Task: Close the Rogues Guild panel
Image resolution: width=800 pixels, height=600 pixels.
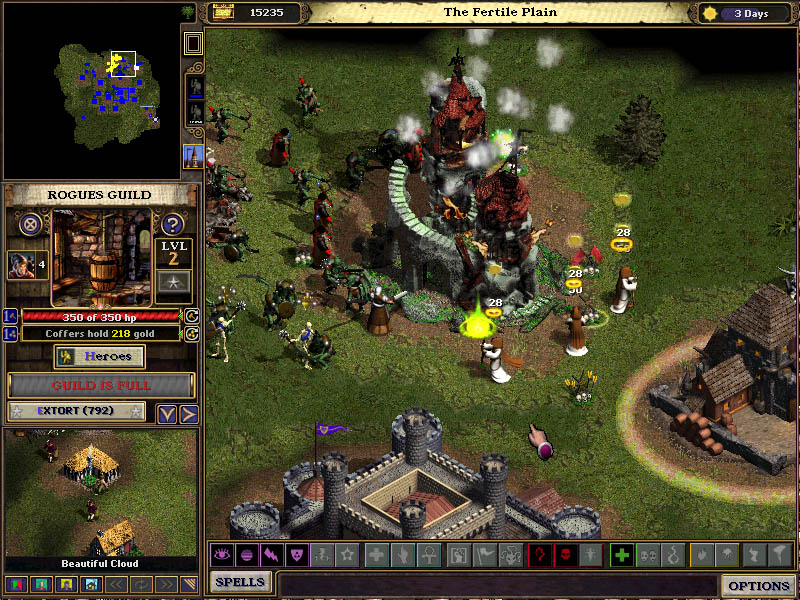Action: [x=30, y=224]
